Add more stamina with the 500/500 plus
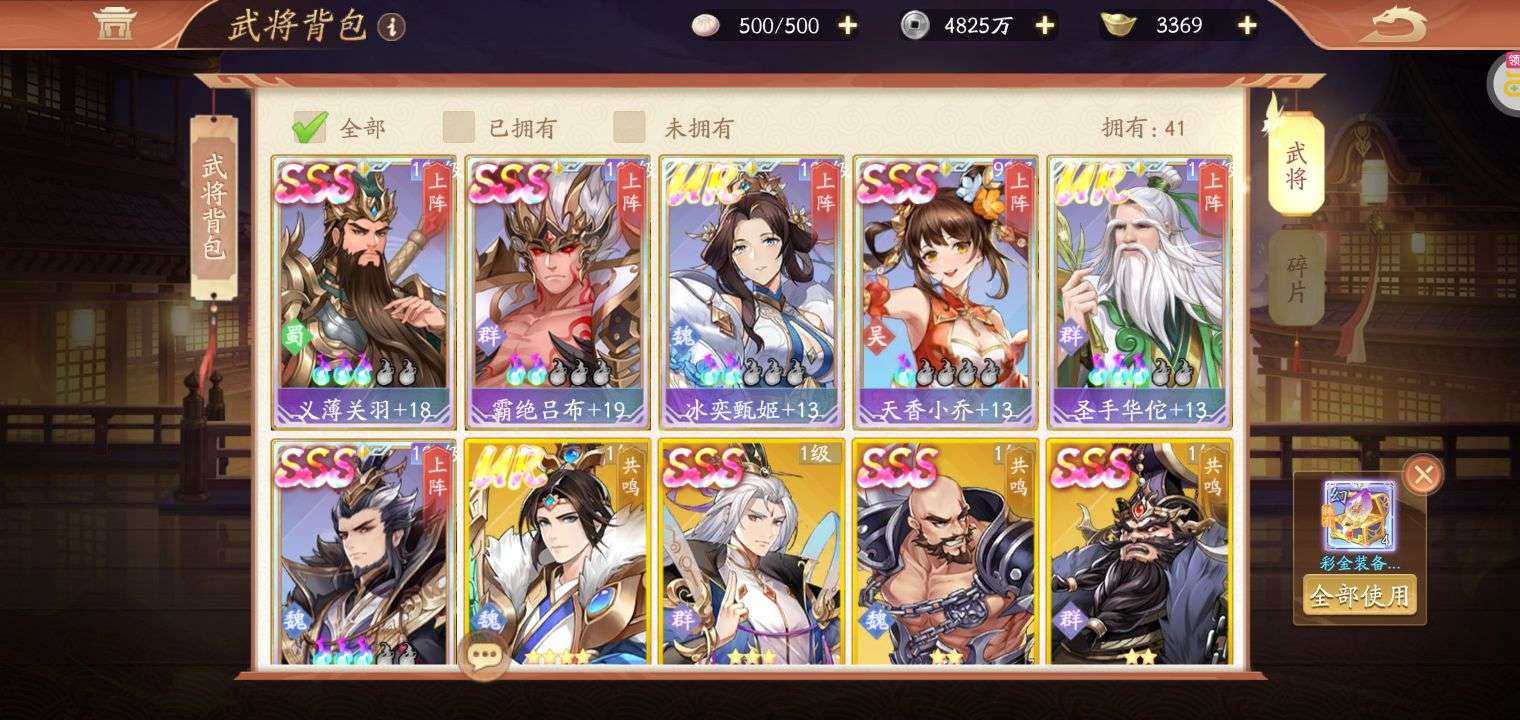This screenshot has height=720, width=1520. click(x=847, y=25)
